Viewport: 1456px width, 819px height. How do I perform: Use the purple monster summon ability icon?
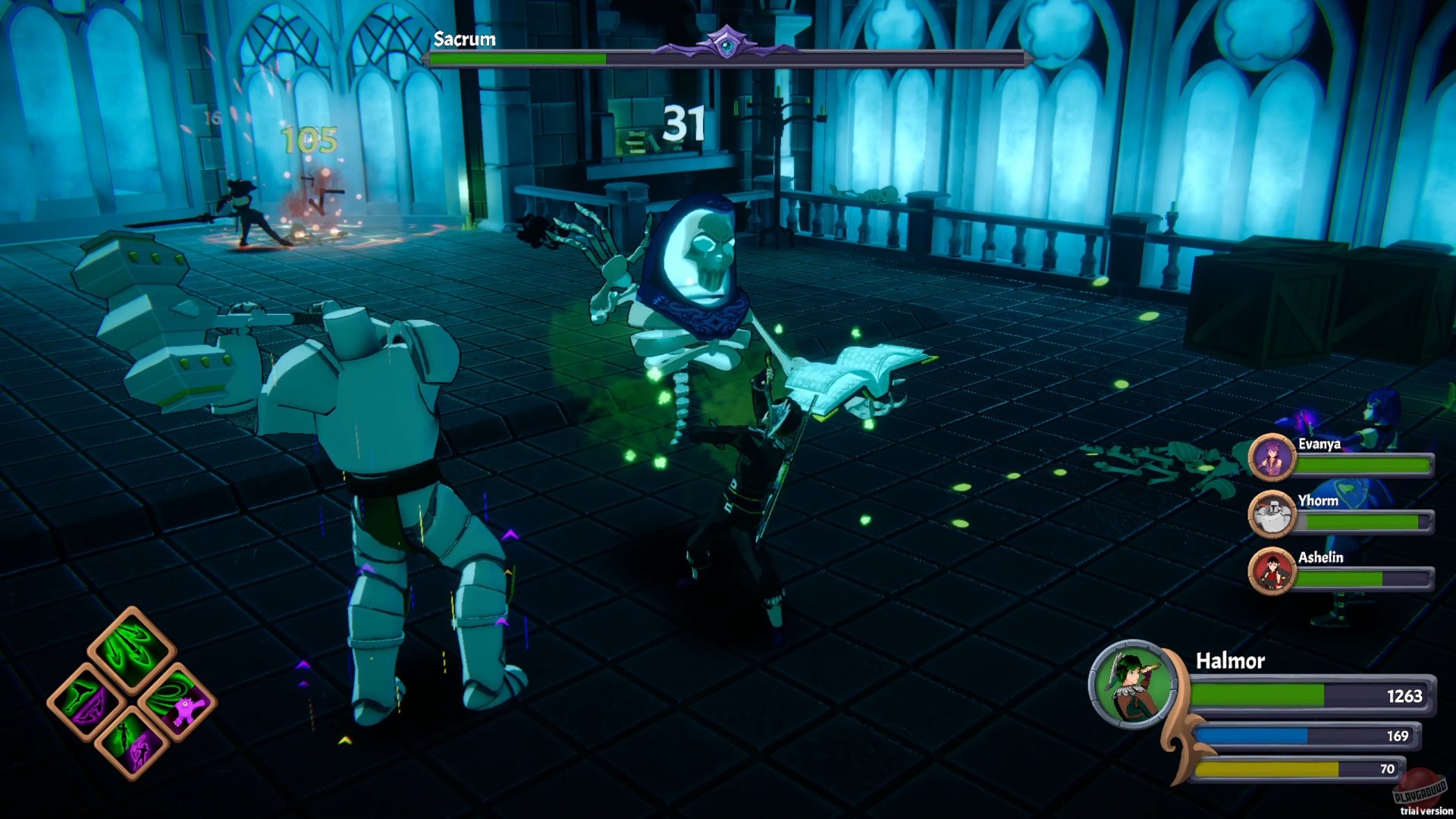pos(187,711)
